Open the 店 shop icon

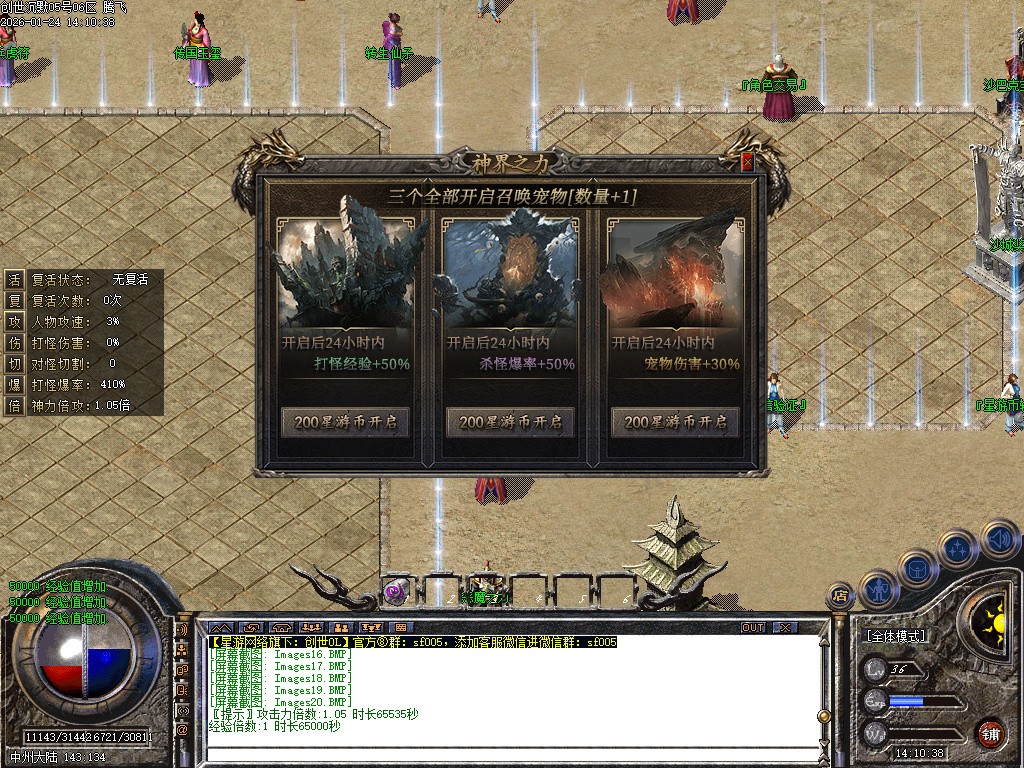click(x=841, y=596)
